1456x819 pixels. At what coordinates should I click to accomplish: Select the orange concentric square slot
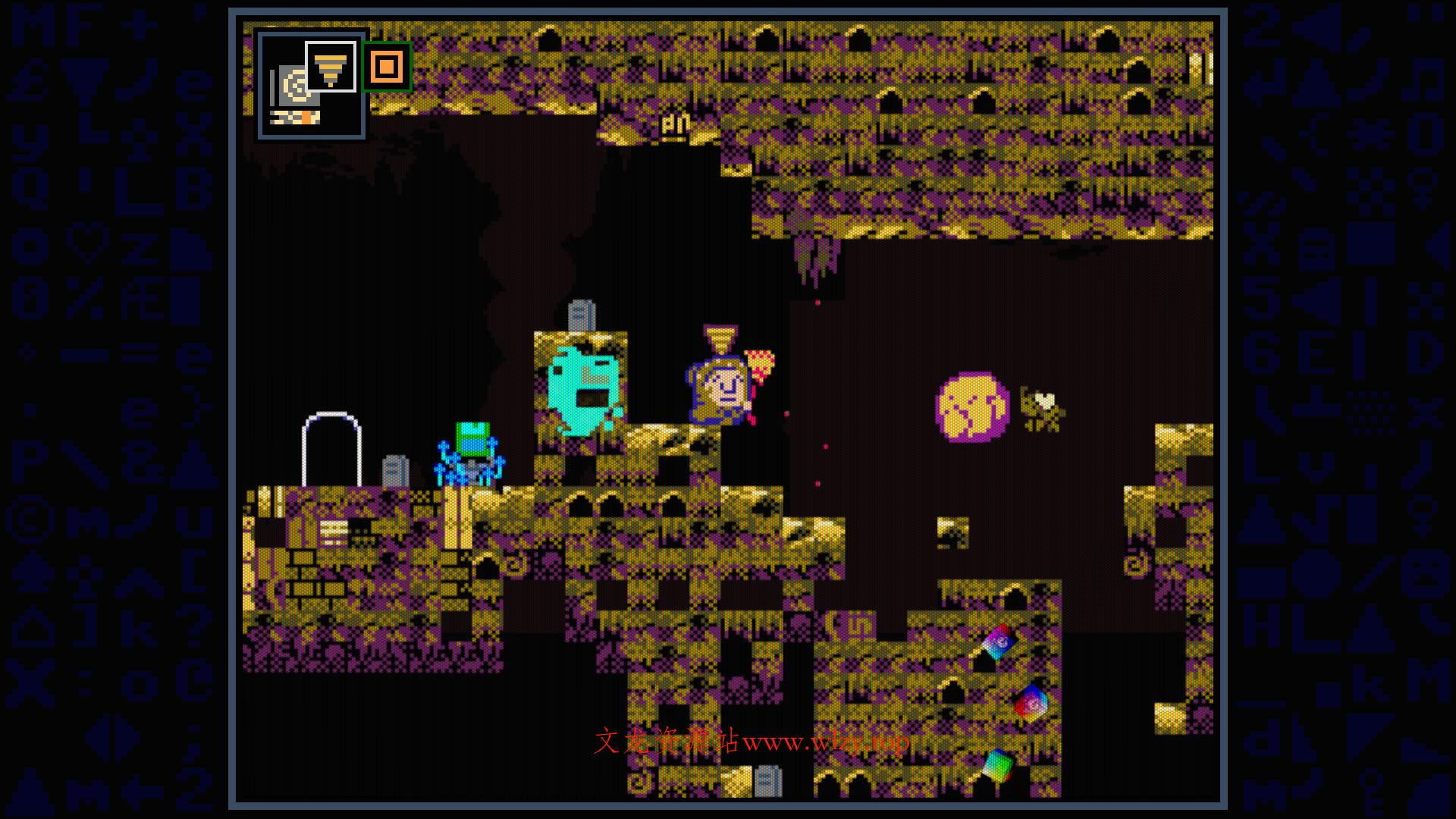(387, 67)
